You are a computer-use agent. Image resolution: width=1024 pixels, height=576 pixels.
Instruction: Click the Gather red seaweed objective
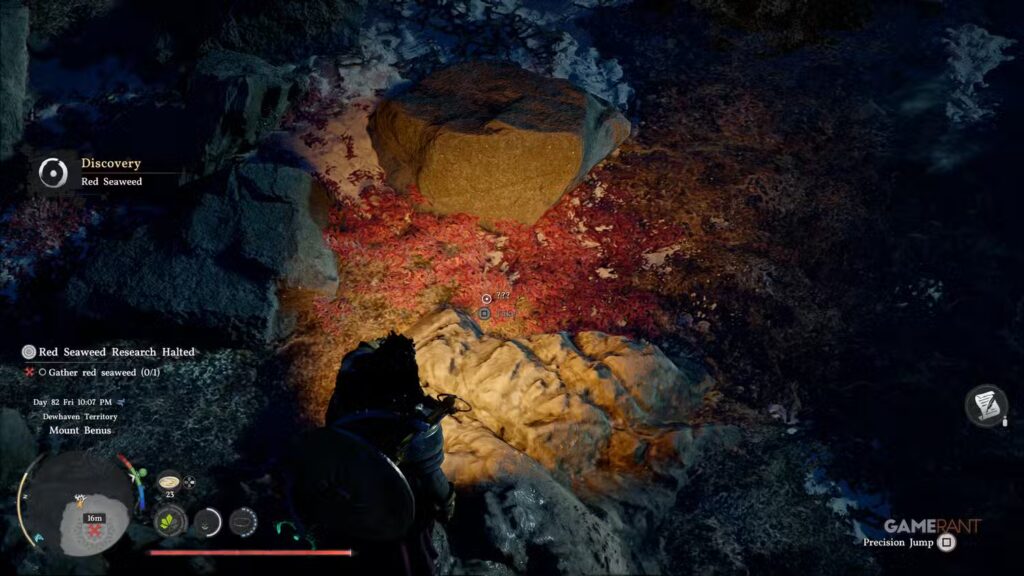[x=98, y=372]
